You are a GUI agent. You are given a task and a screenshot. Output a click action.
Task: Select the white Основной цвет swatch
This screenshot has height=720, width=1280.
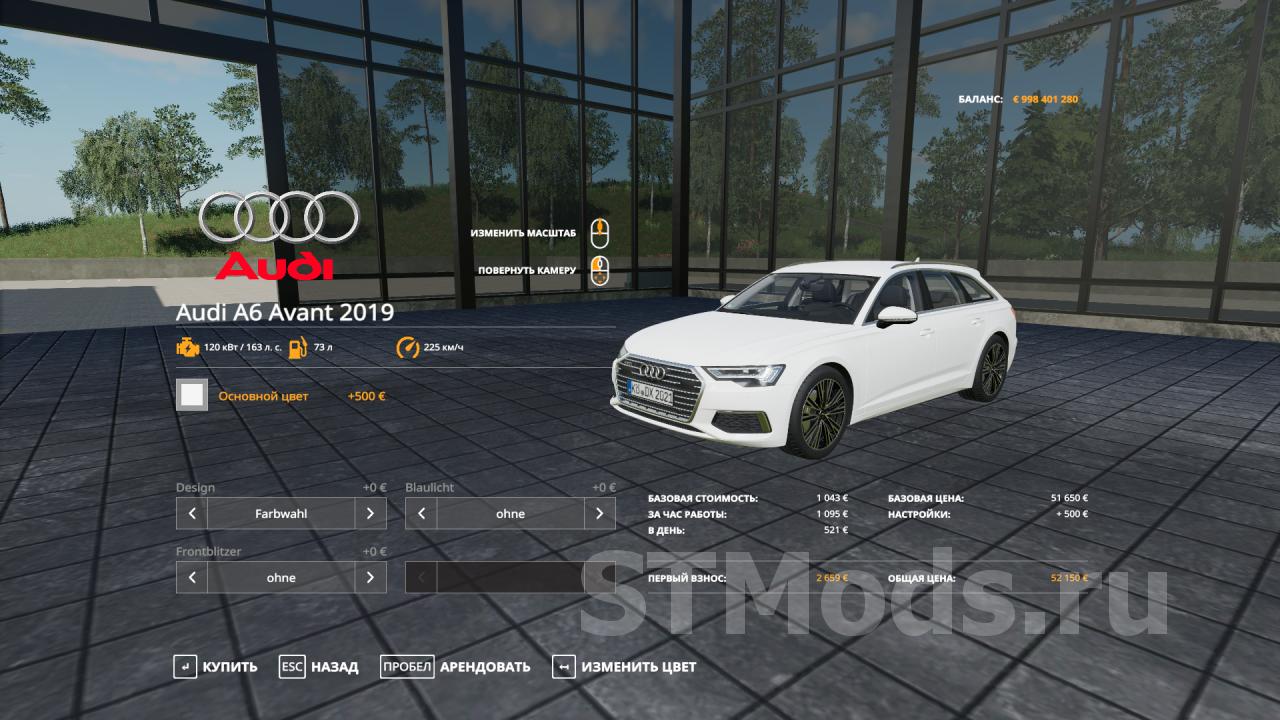[x=192, y=395]
